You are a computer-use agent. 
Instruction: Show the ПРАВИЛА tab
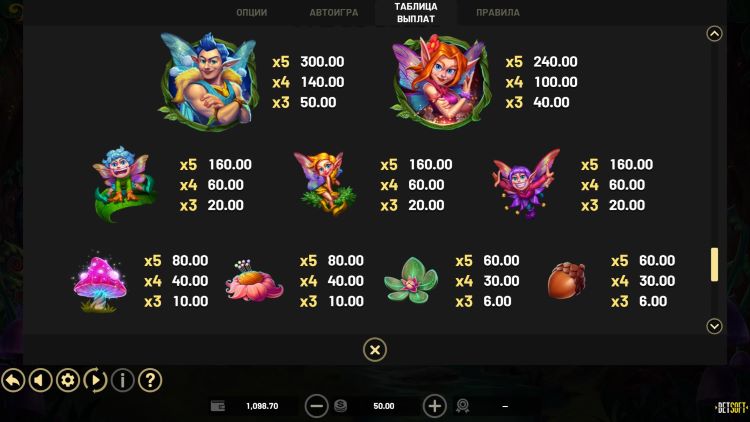pos(497,13)
